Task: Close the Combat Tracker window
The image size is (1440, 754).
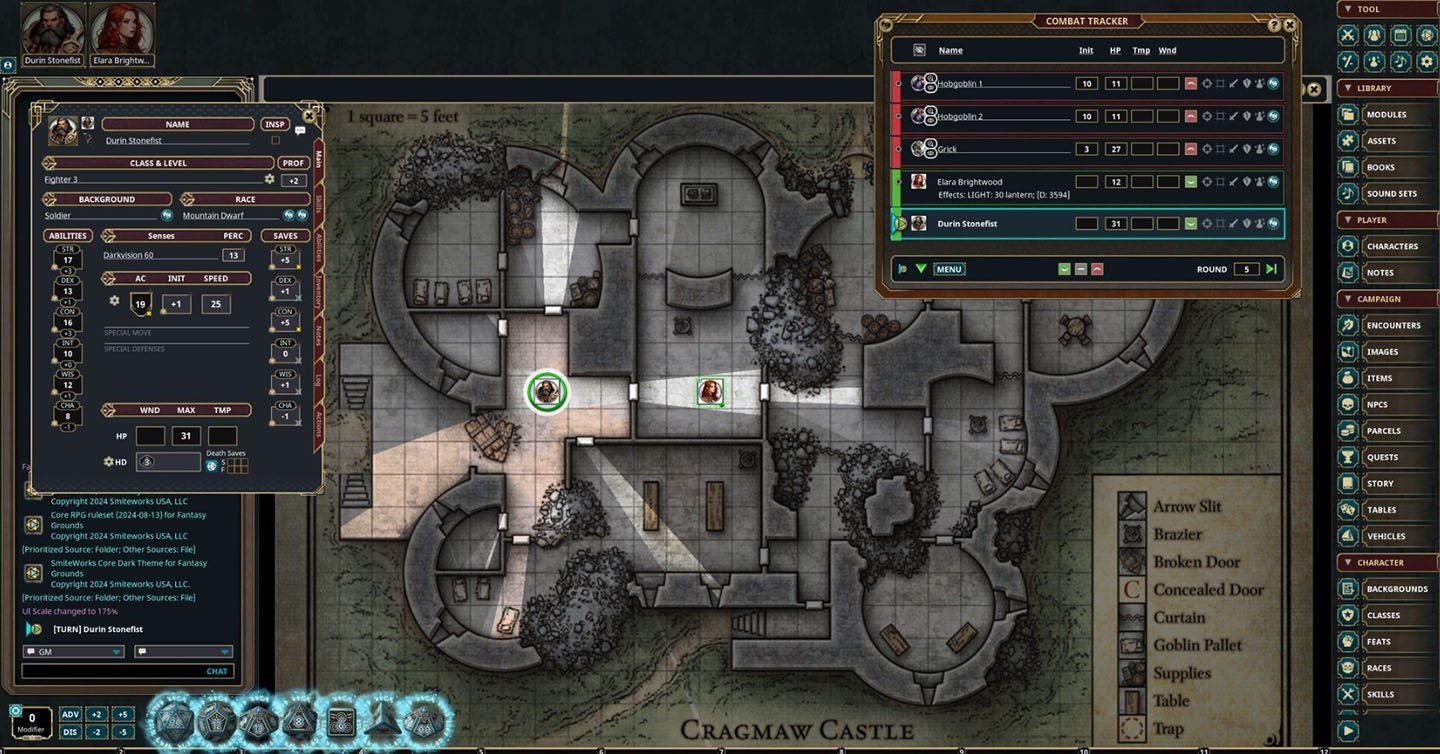Action: point(1290,25)
